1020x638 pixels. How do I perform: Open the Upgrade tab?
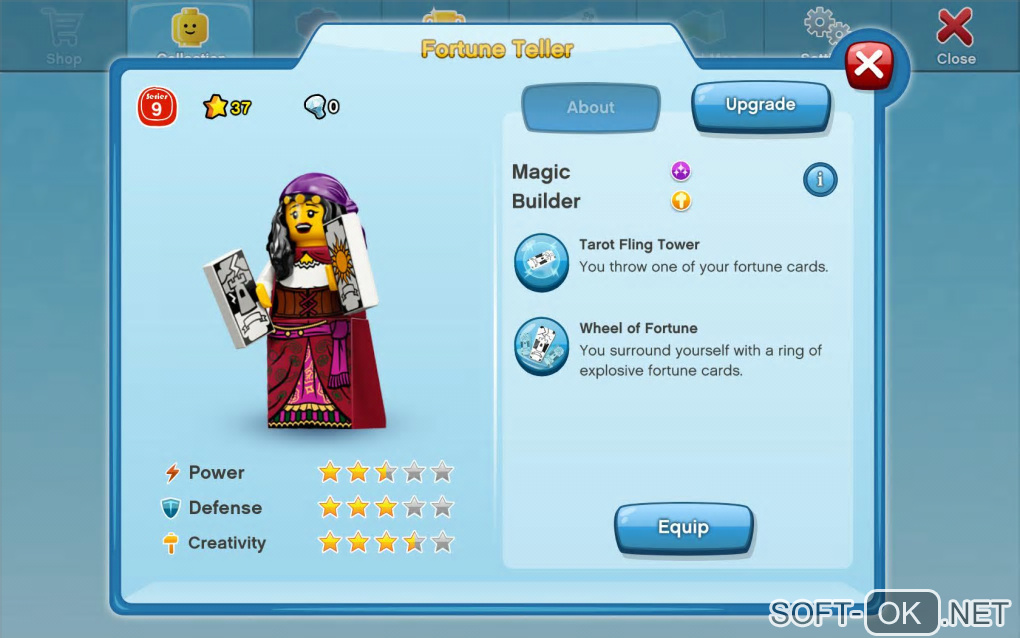pyautogui.click(x=760, y=105)
